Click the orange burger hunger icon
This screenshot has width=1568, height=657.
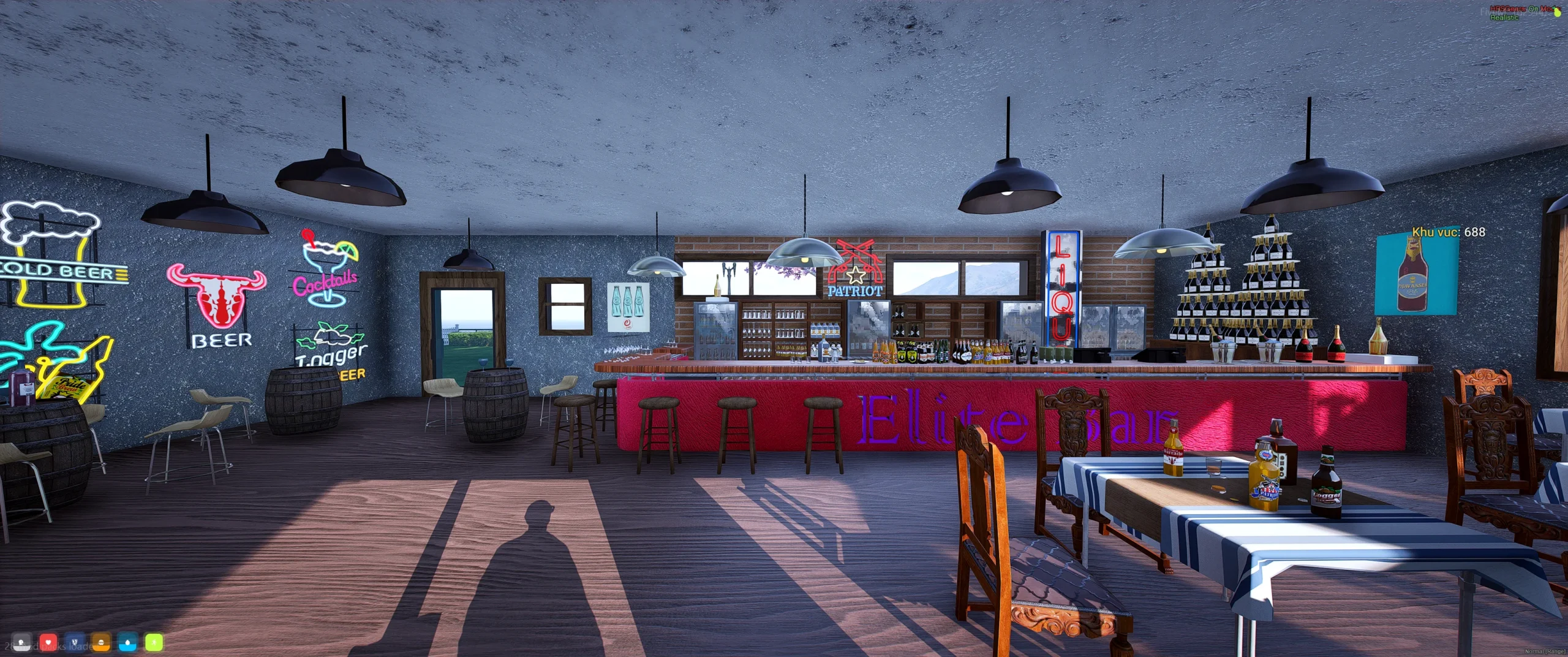tap(102, 645)
